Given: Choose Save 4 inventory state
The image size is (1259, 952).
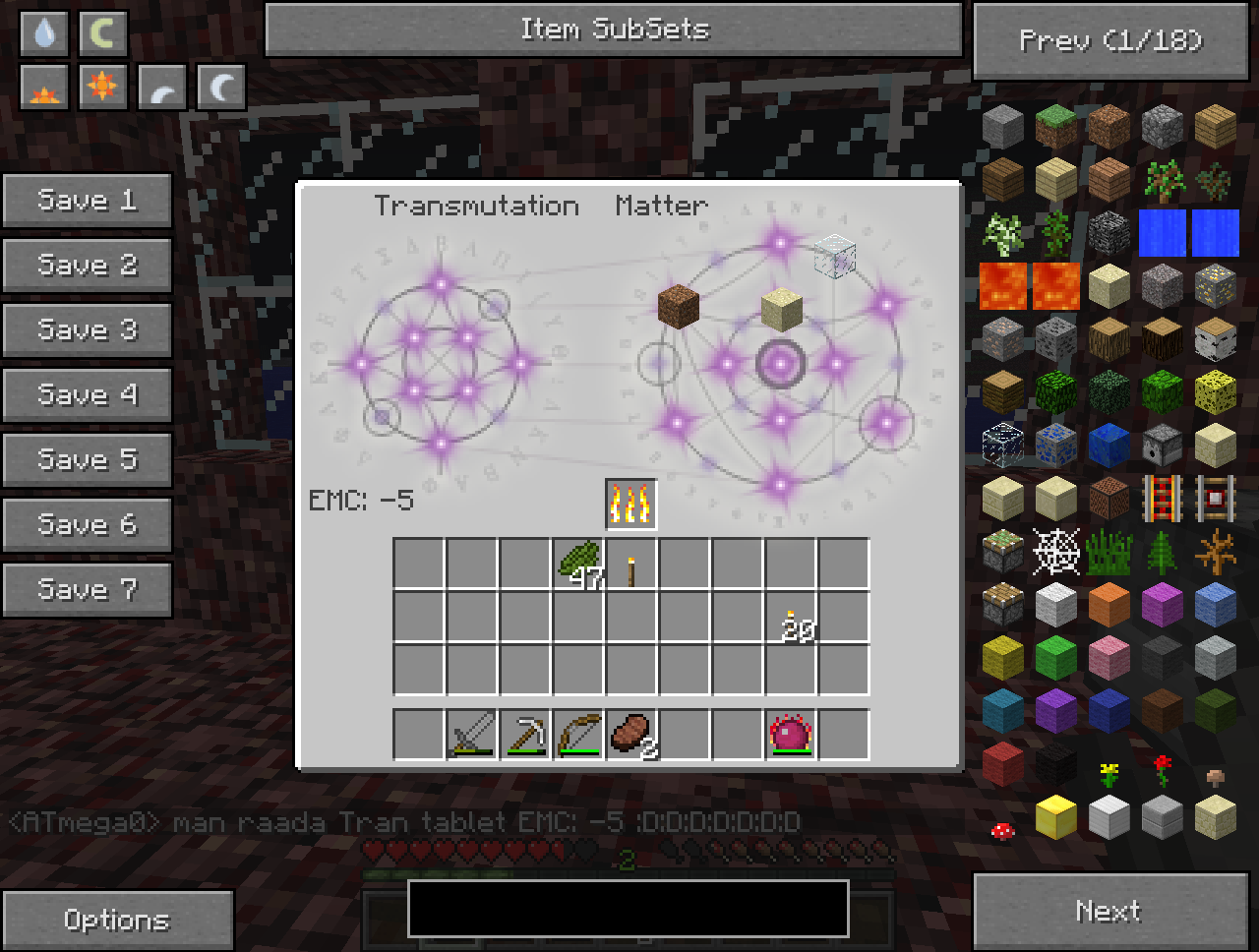Looking at the screenshot, I should 87,395.
